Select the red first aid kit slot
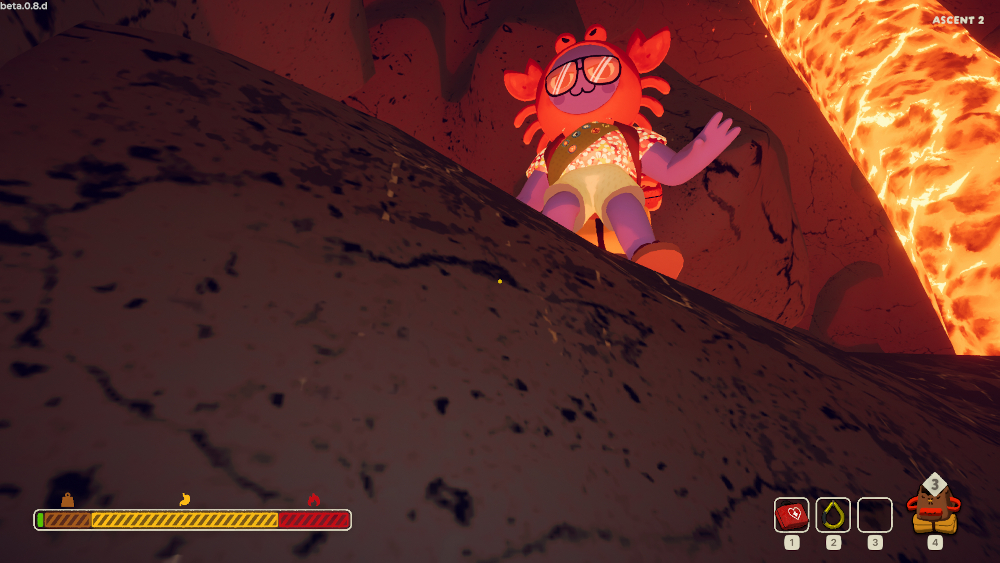This screenshot has width=1000, height=563. (x=792, y=515)
